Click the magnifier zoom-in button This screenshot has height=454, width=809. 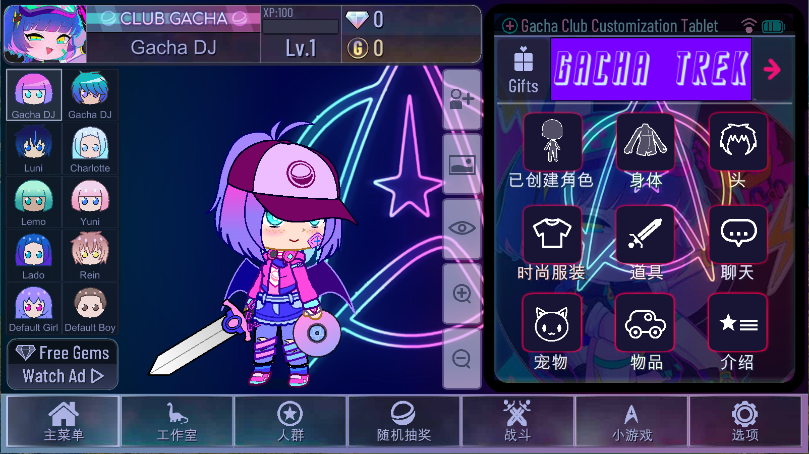point(462,294)
